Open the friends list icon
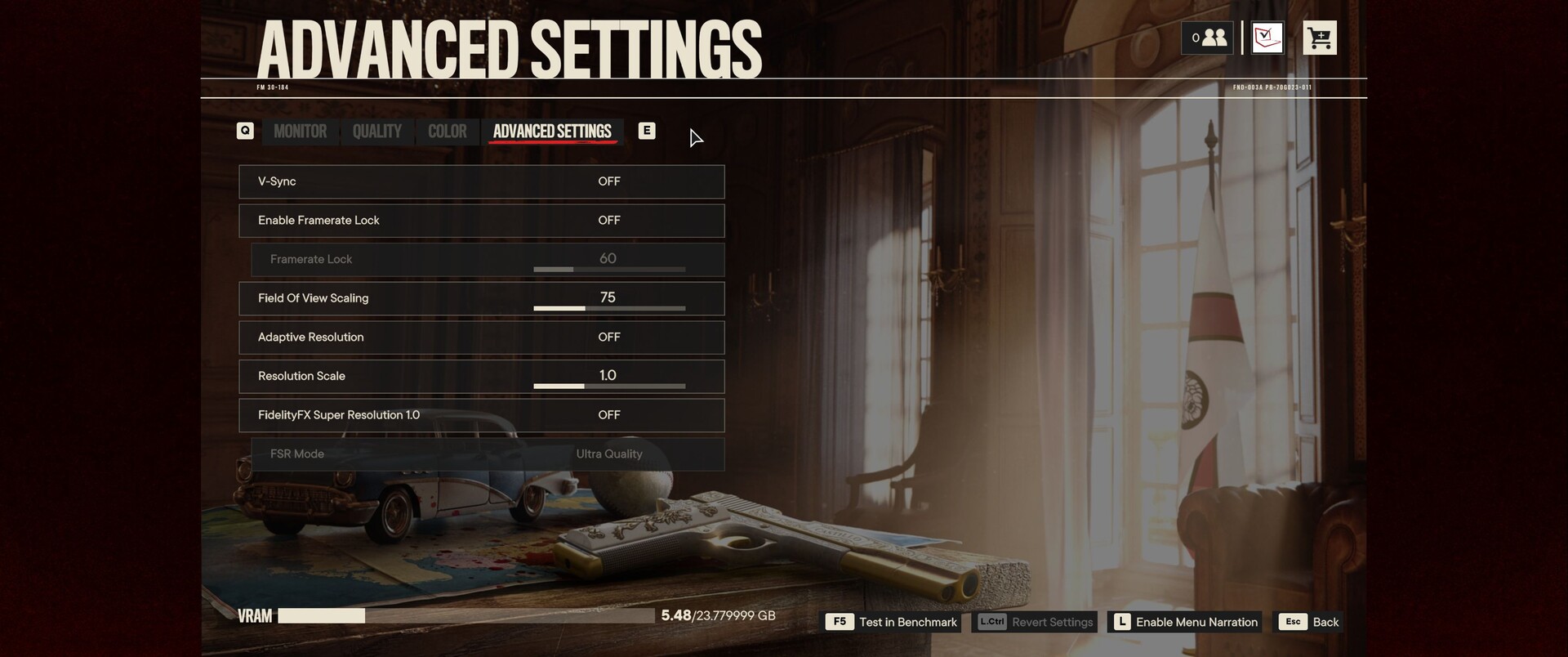 point(1207,38)
